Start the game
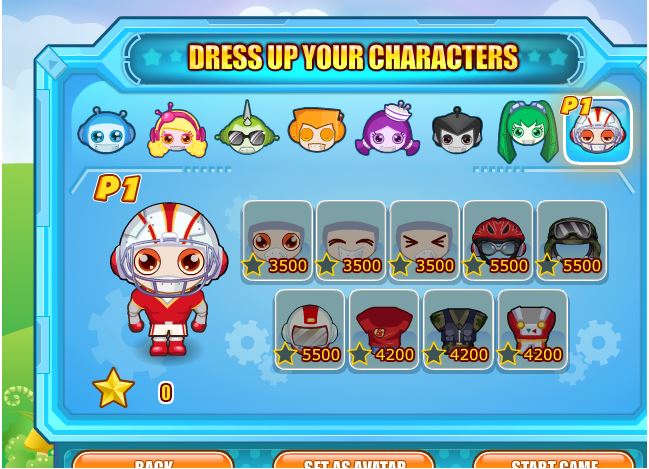Image resolution: width=649 pixels, height=469 pixels. [x=554, y=461]
